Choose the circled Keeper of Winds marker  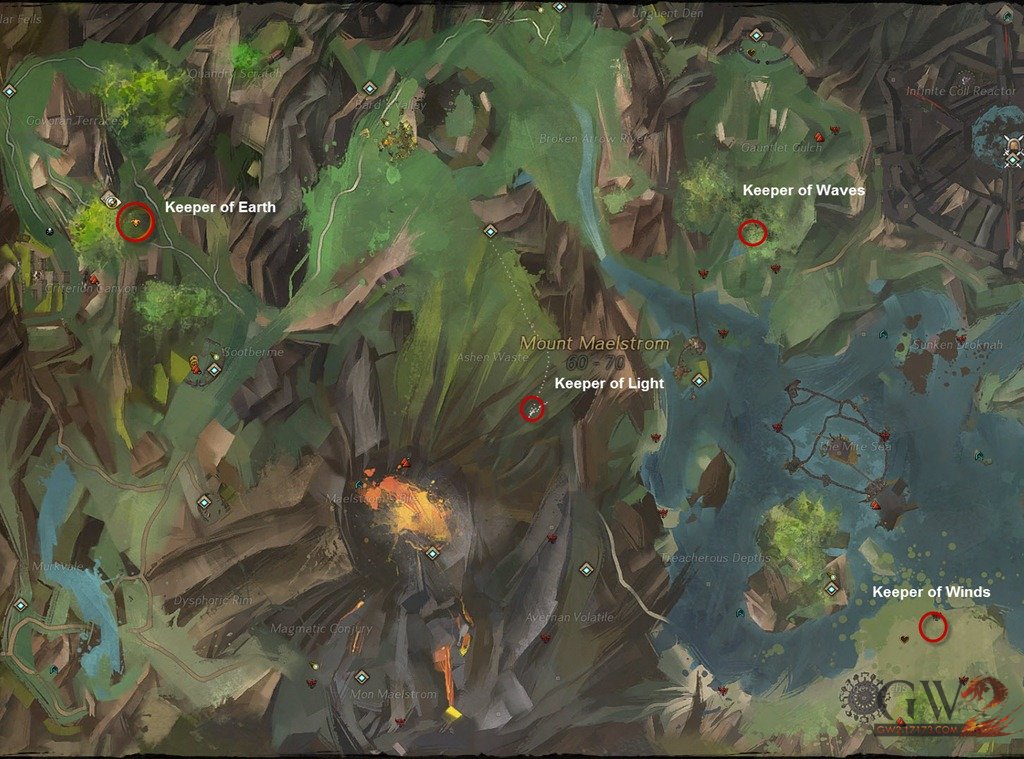point(933,627)
